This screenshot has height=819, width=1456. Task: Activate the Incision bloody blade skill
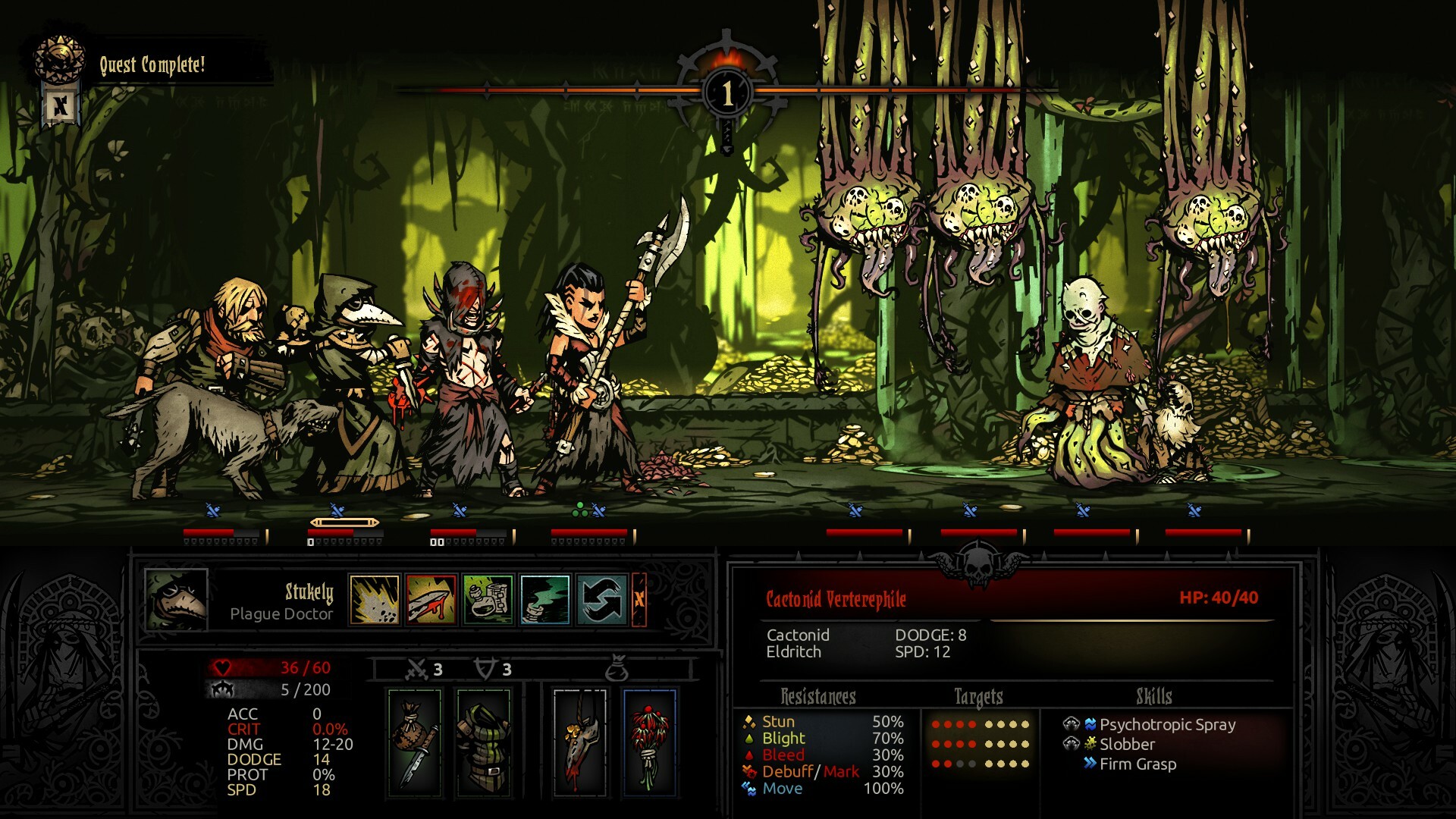tap(431, 601)
